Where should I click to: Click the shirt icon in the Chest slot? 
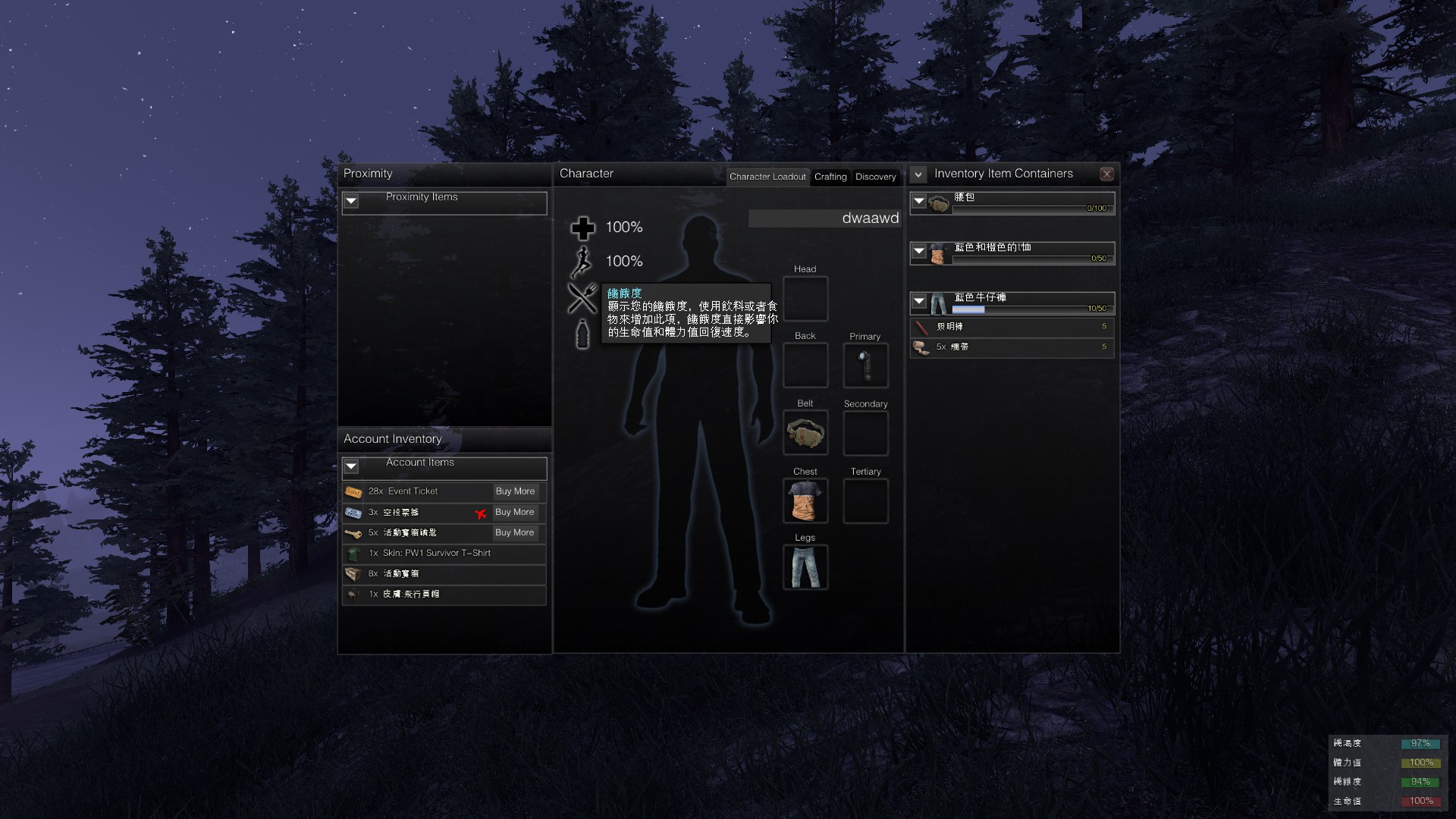(x=805, y=500)
